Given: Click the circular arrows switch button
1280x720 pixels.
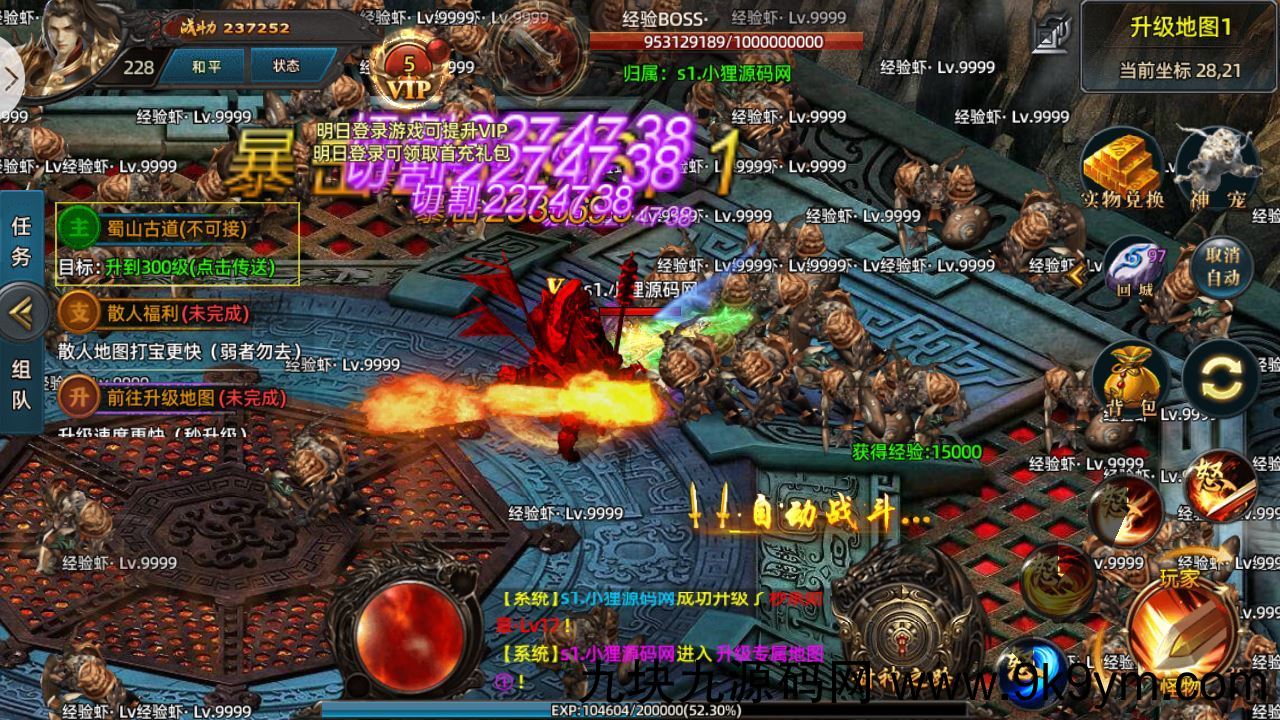Looking at the screenshot, I should pos(1220,378).
